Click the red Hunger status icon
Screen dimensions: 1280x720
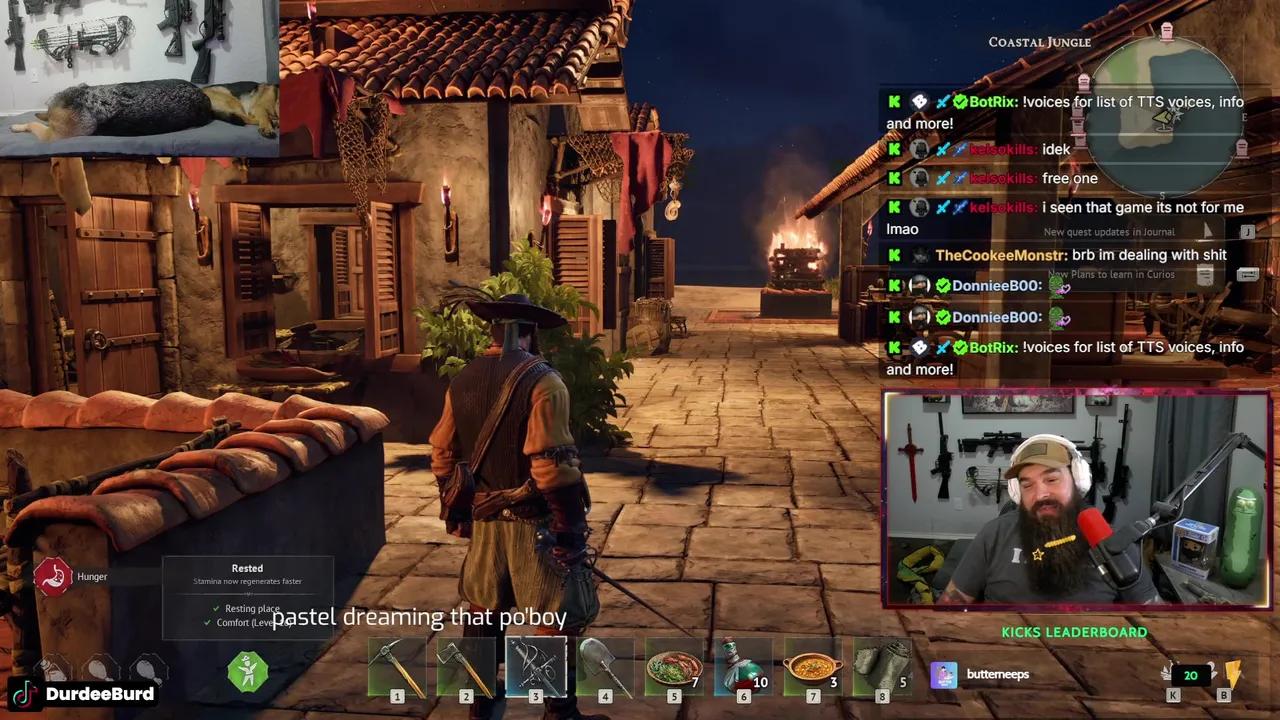pyautogui.click(x=54, y=576)
